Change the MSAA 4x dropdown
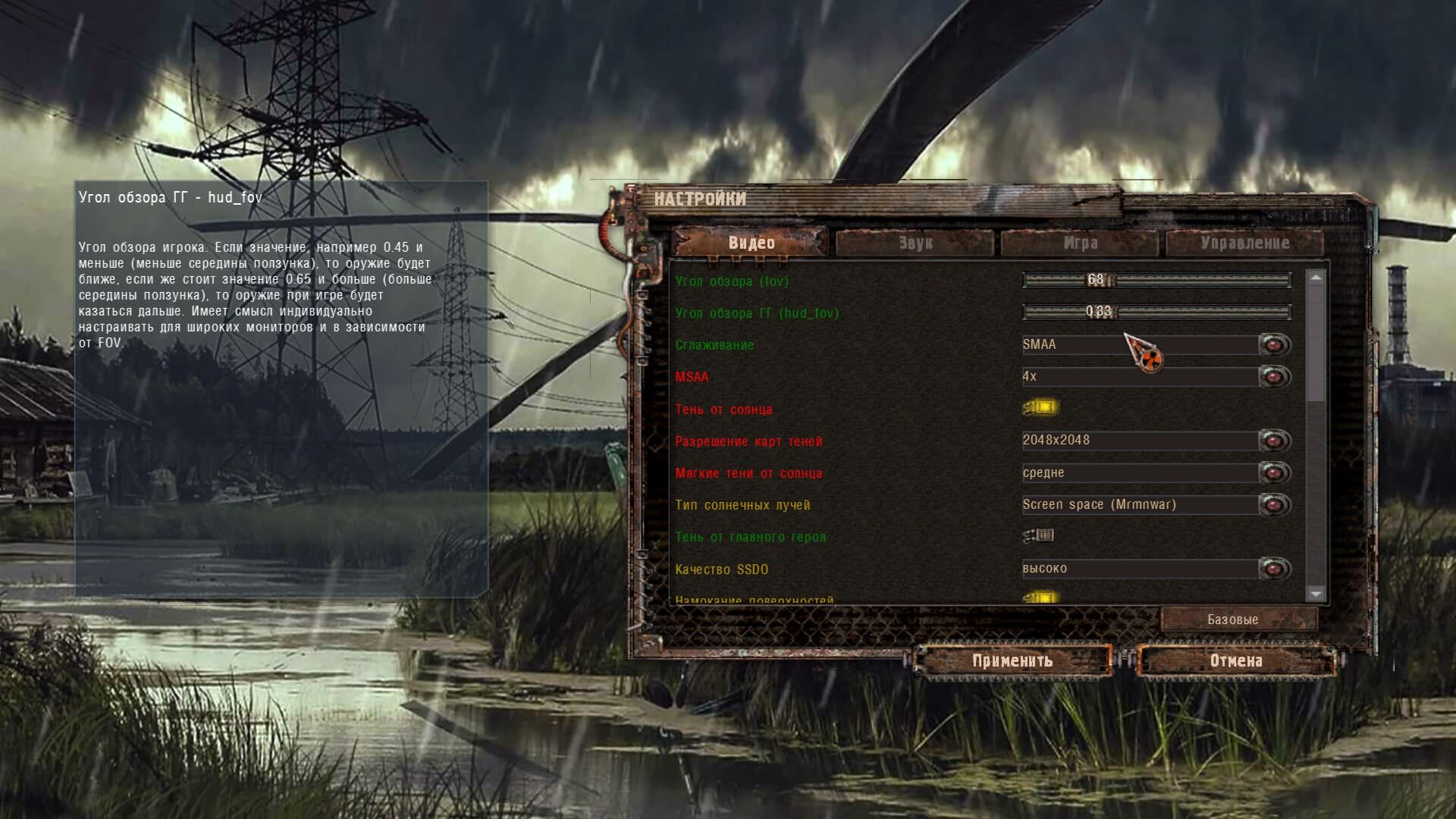The image size is (1456, 819). [1274, 377]
